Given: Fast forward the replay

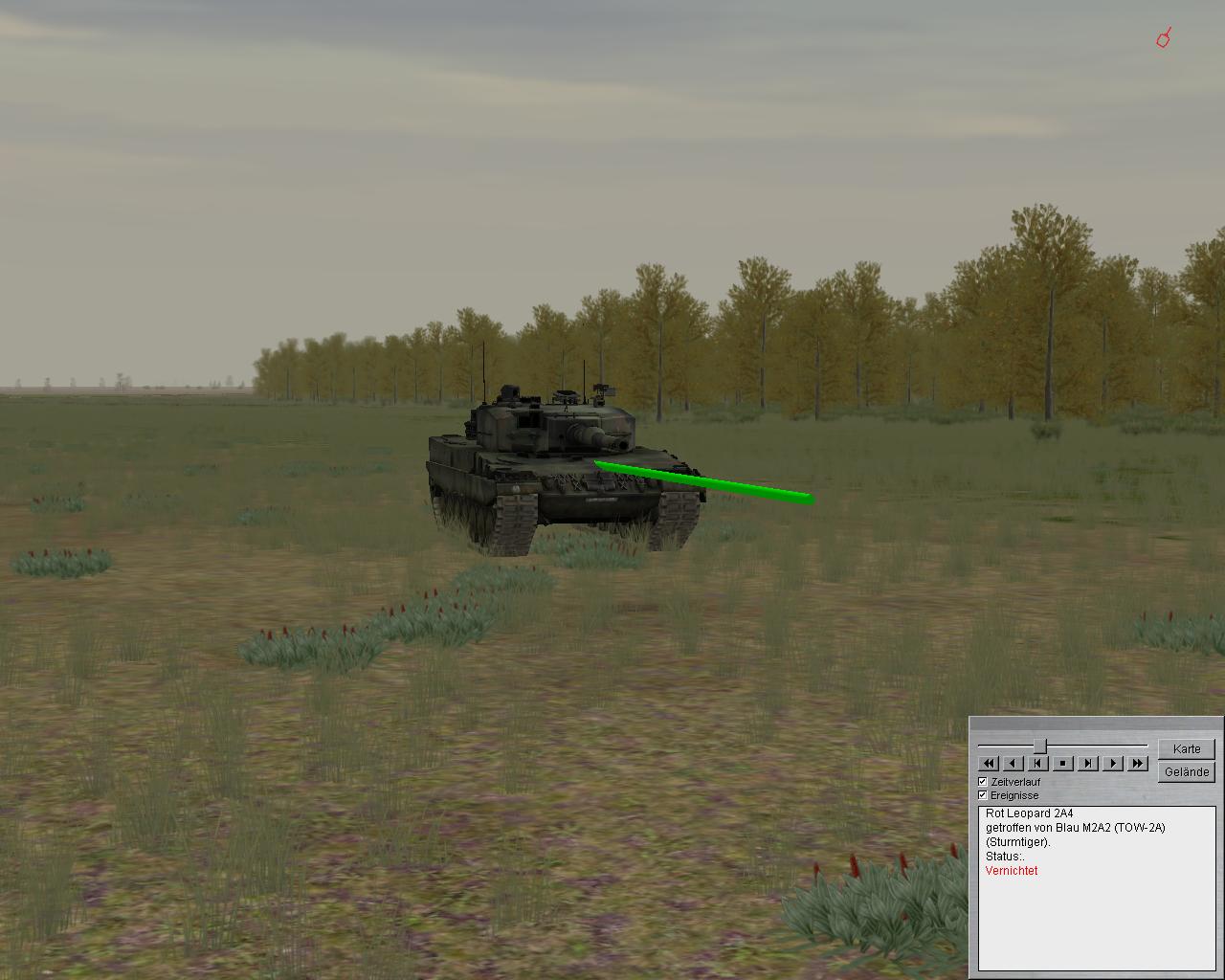Looking at the screenshot, I should (1138, 763).
